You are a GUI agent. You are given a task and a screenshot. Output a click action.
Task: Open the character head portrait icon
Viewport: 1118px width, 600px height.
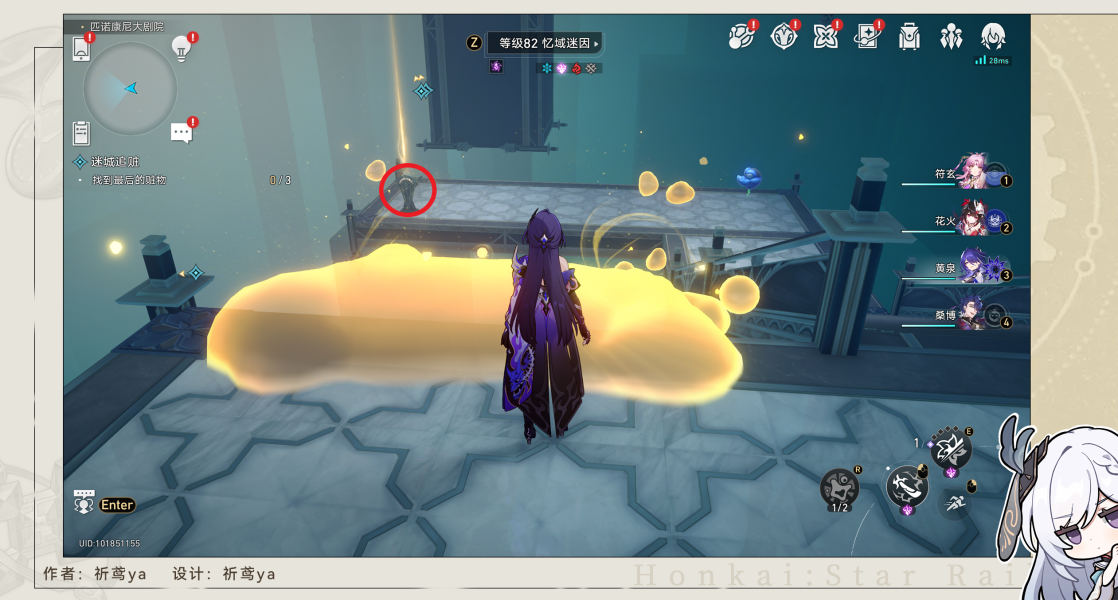pos(992,37)
